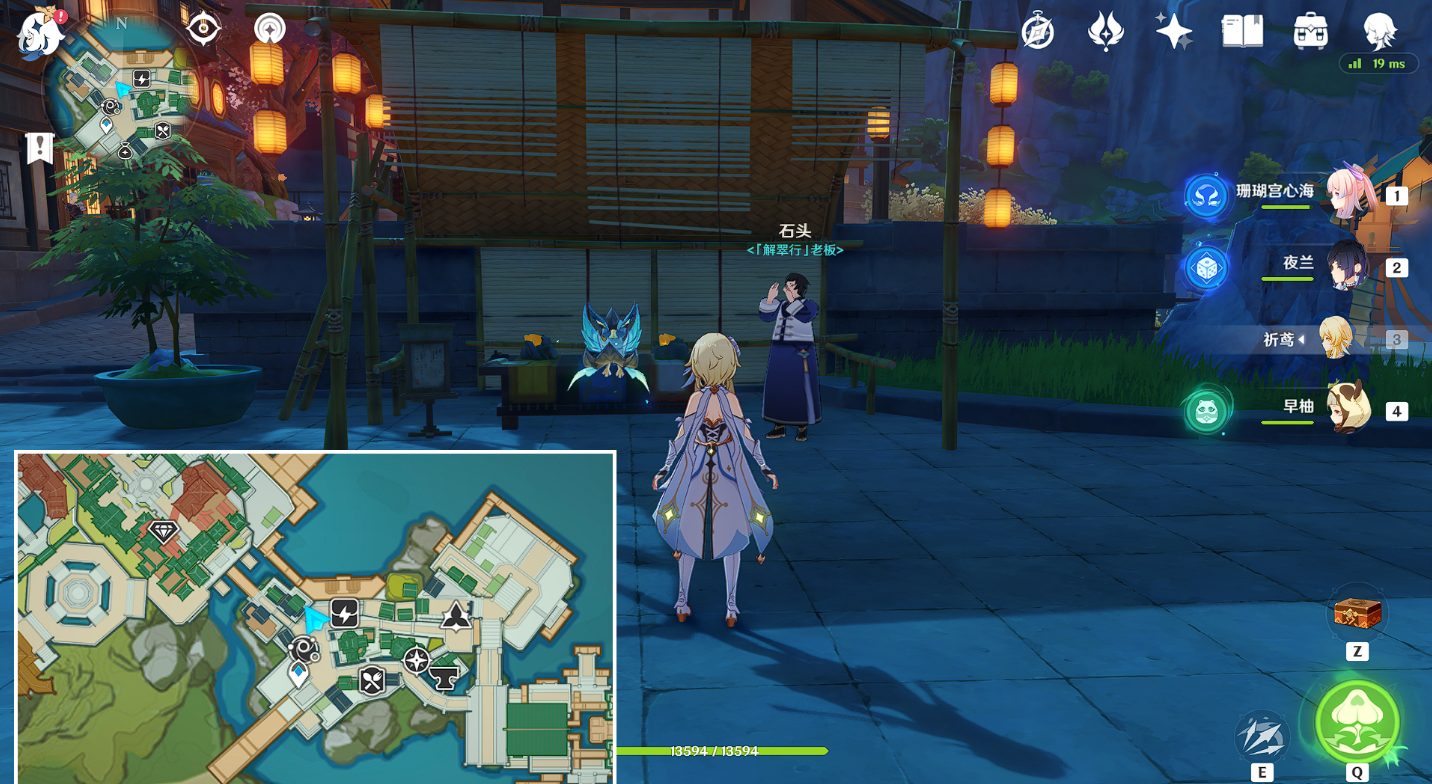1432x784 pixels.
Task: Open the quest banner with exclamation mark
Action: (x=40, y=148)
